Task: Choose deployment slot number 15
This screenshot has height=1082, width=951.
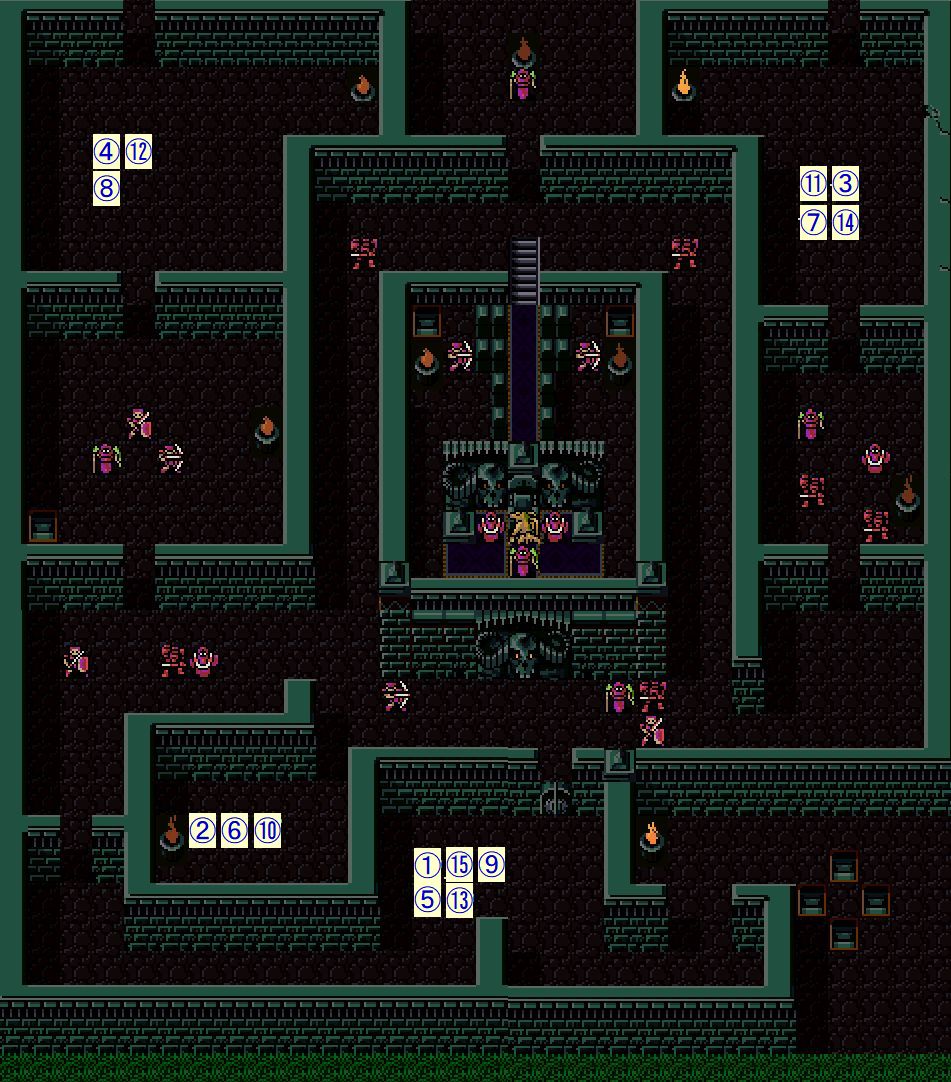Action: tap(459, 865)
